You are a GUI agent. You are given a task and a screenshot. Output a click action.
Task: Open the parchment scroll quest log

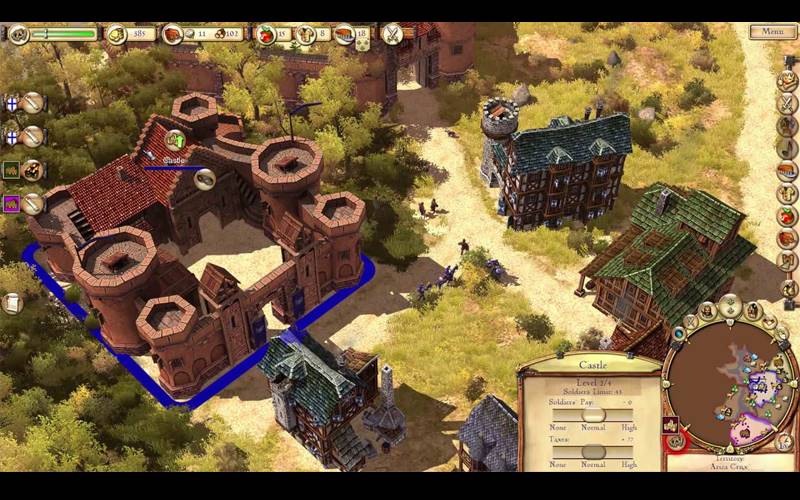(13, 302)
